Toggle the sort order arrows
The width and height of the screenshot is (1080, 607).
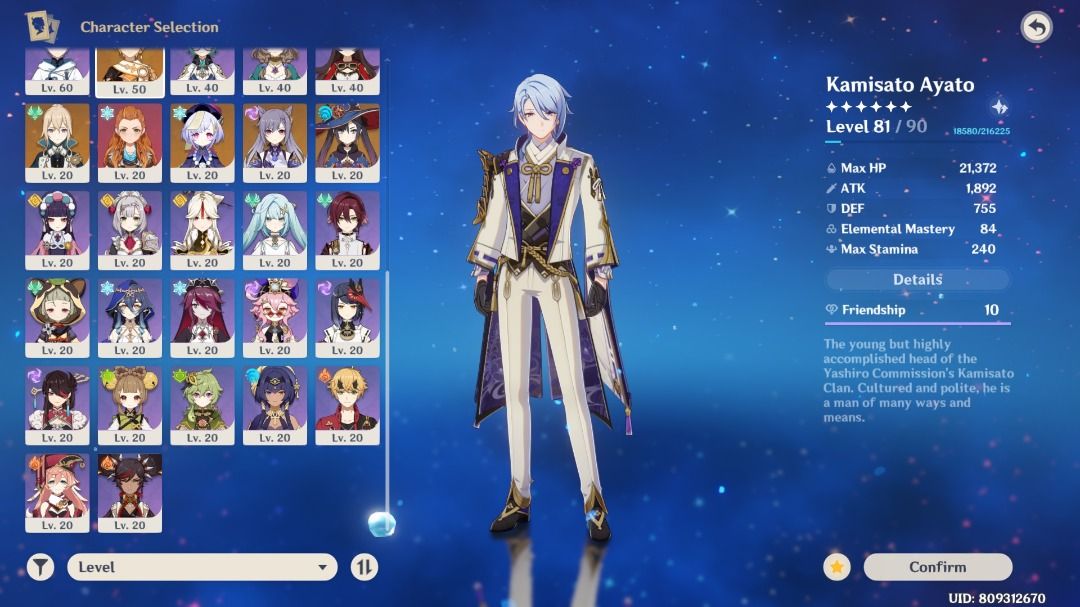(364, 567)
